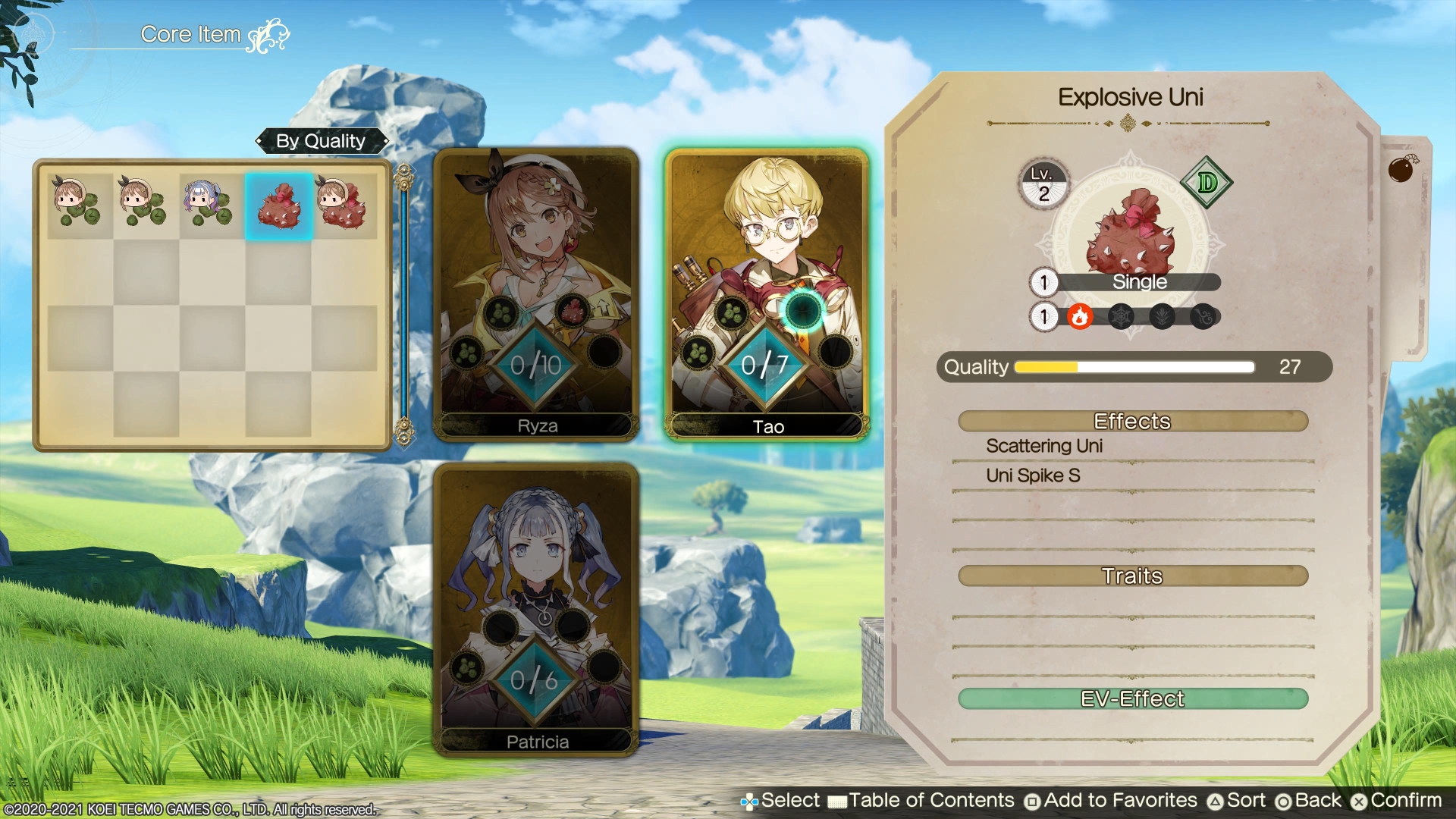Click the Lv. 2 level badge
The height and width of the screenshot is (819, 1456).
coord(1043,184)
